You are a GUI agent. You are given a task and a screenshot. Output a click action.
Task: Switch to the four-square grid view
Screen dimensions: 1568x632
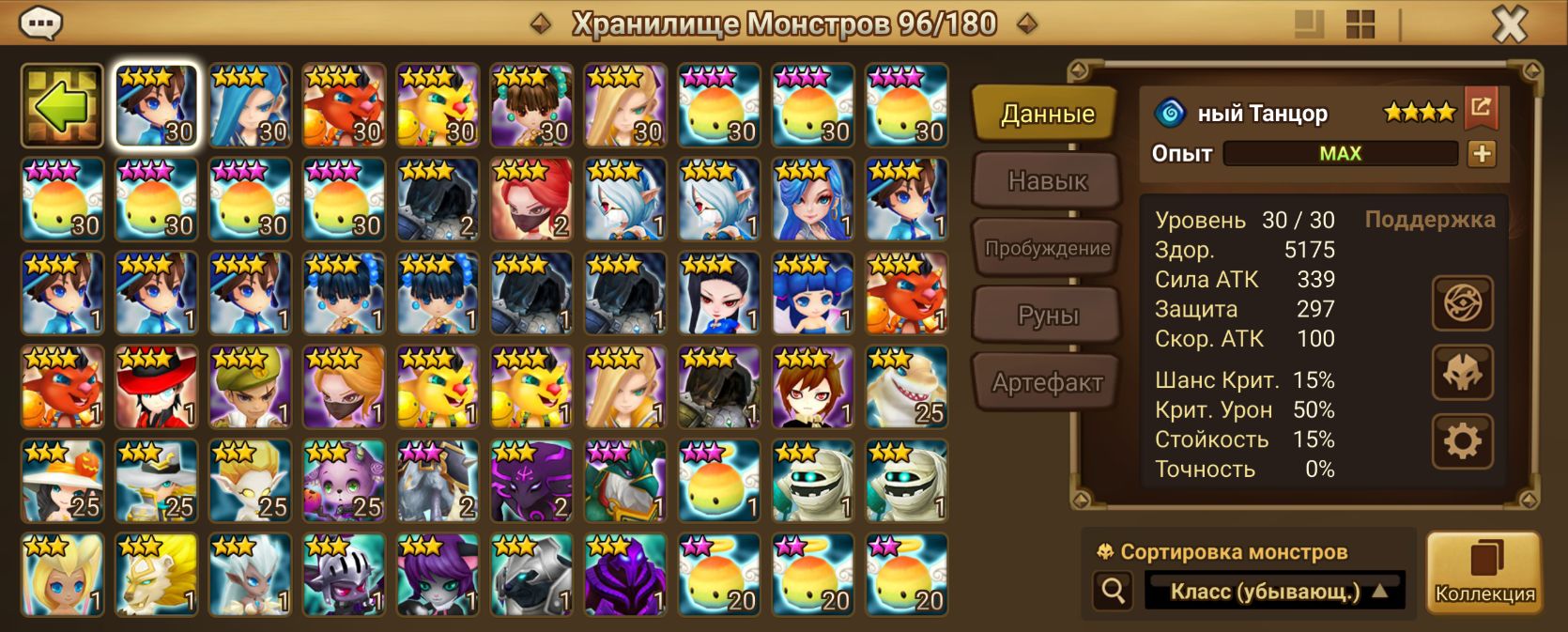1360,24
